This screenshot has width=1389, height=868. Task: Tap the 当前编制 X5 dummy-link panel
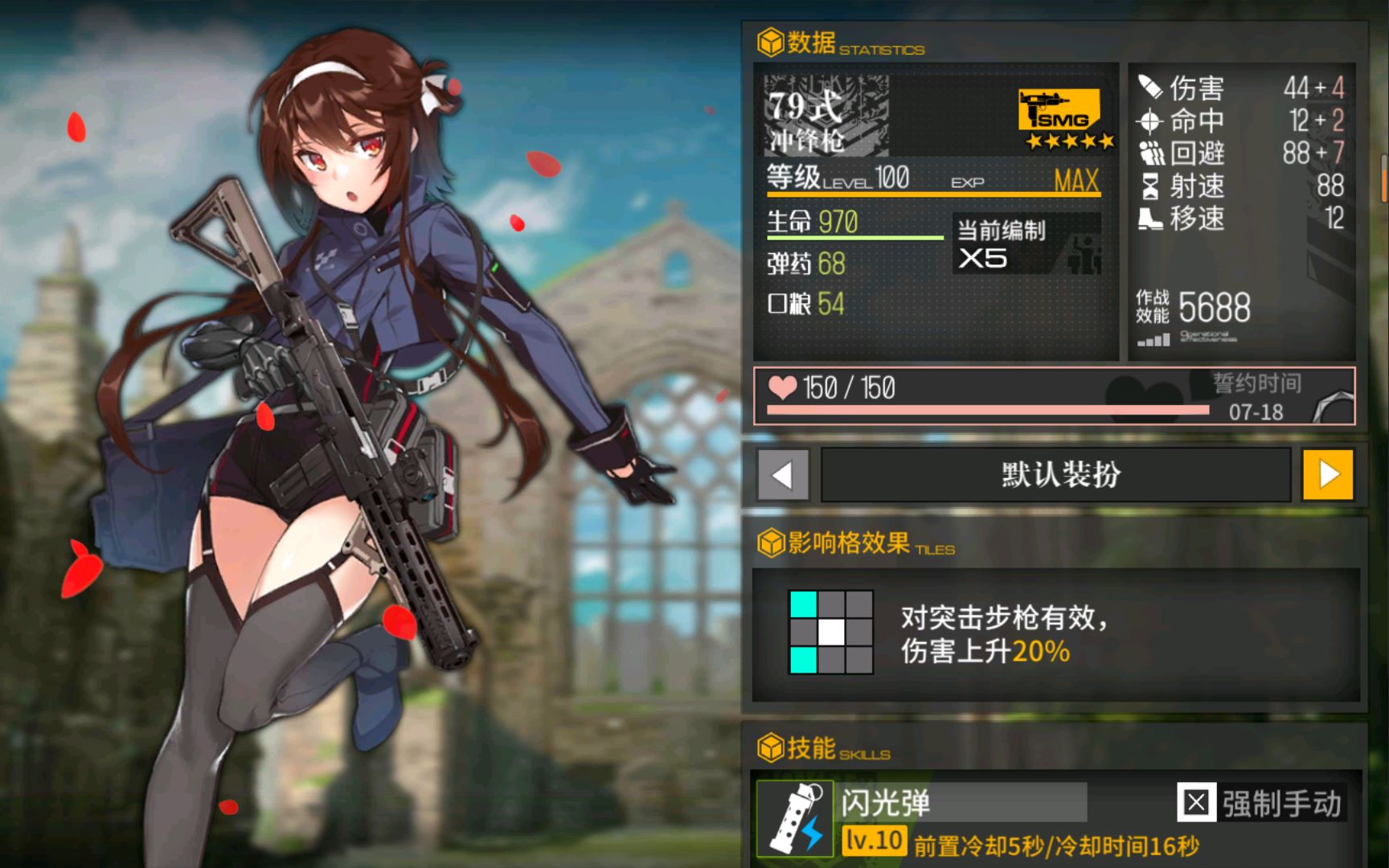[x=1026, y=244]
